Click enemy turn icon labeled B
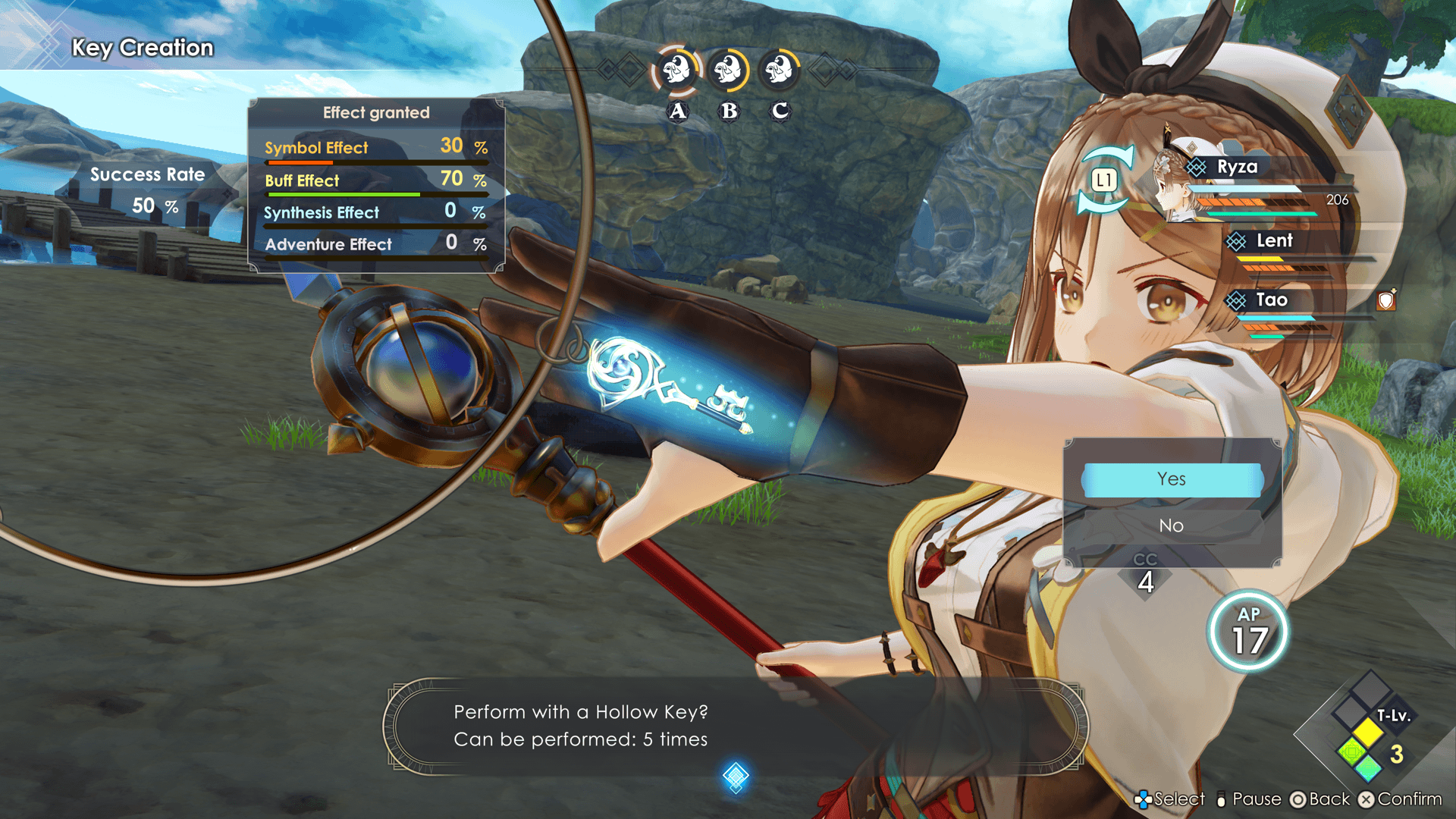The width and height of the screenshot is (1456, 819). (729, 71)
